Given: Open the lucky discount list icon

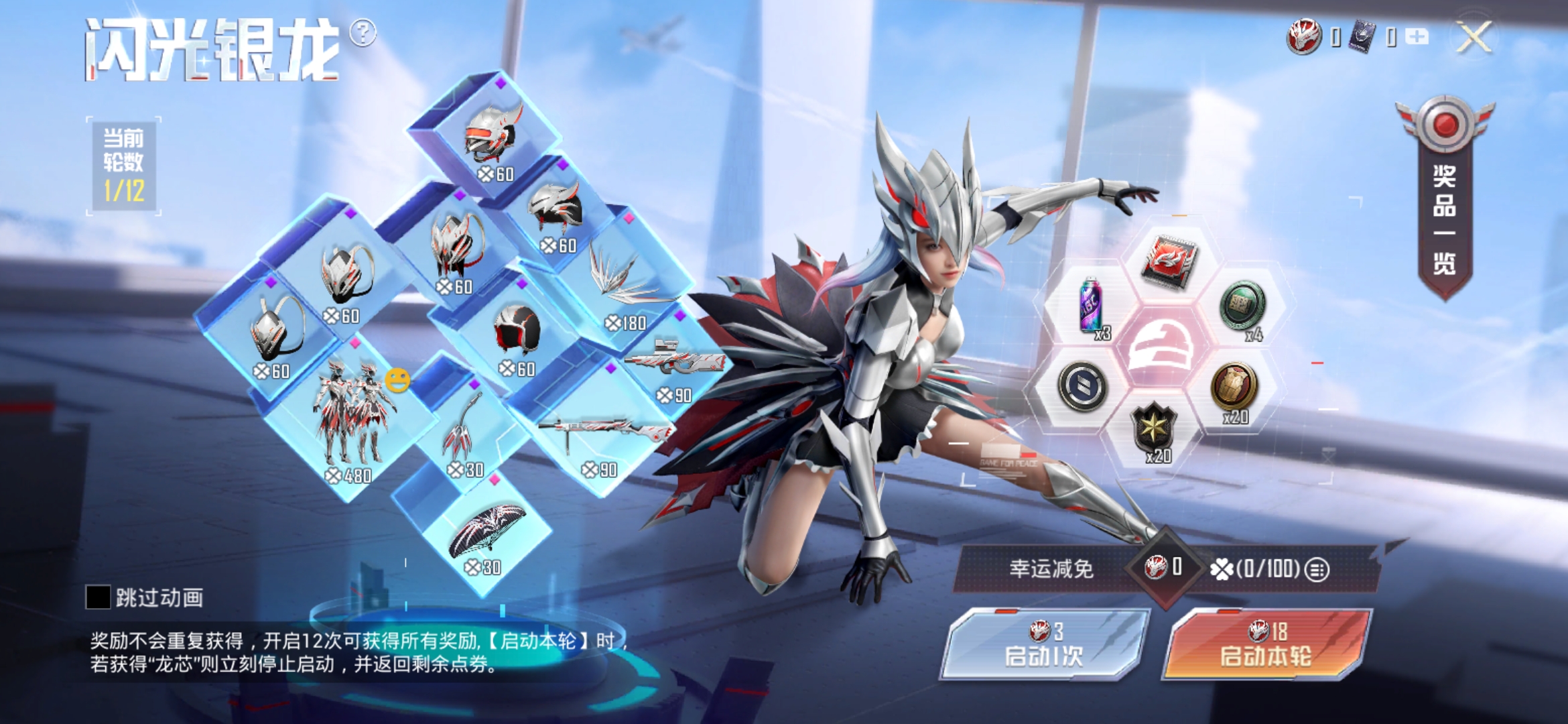Looking at the screenshot, I should click(1317, 570).
